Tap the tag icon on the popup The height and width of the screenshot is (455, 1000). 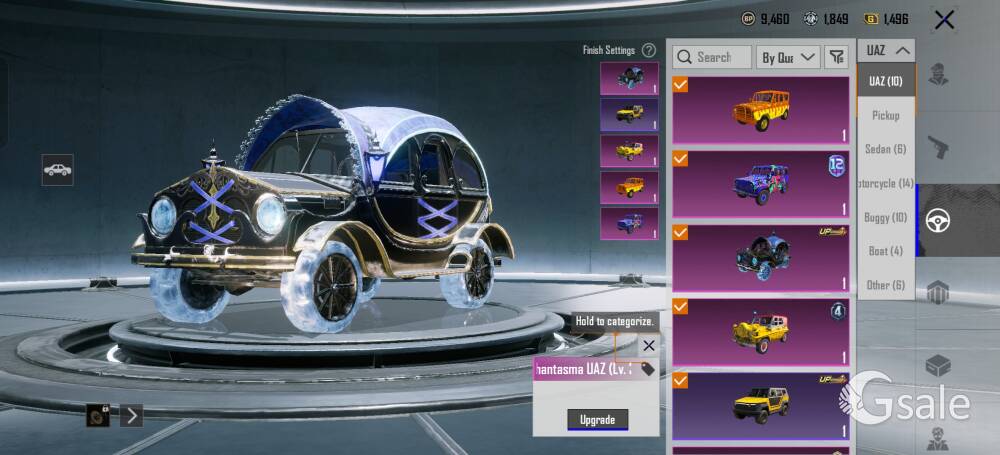coord(648,369)
